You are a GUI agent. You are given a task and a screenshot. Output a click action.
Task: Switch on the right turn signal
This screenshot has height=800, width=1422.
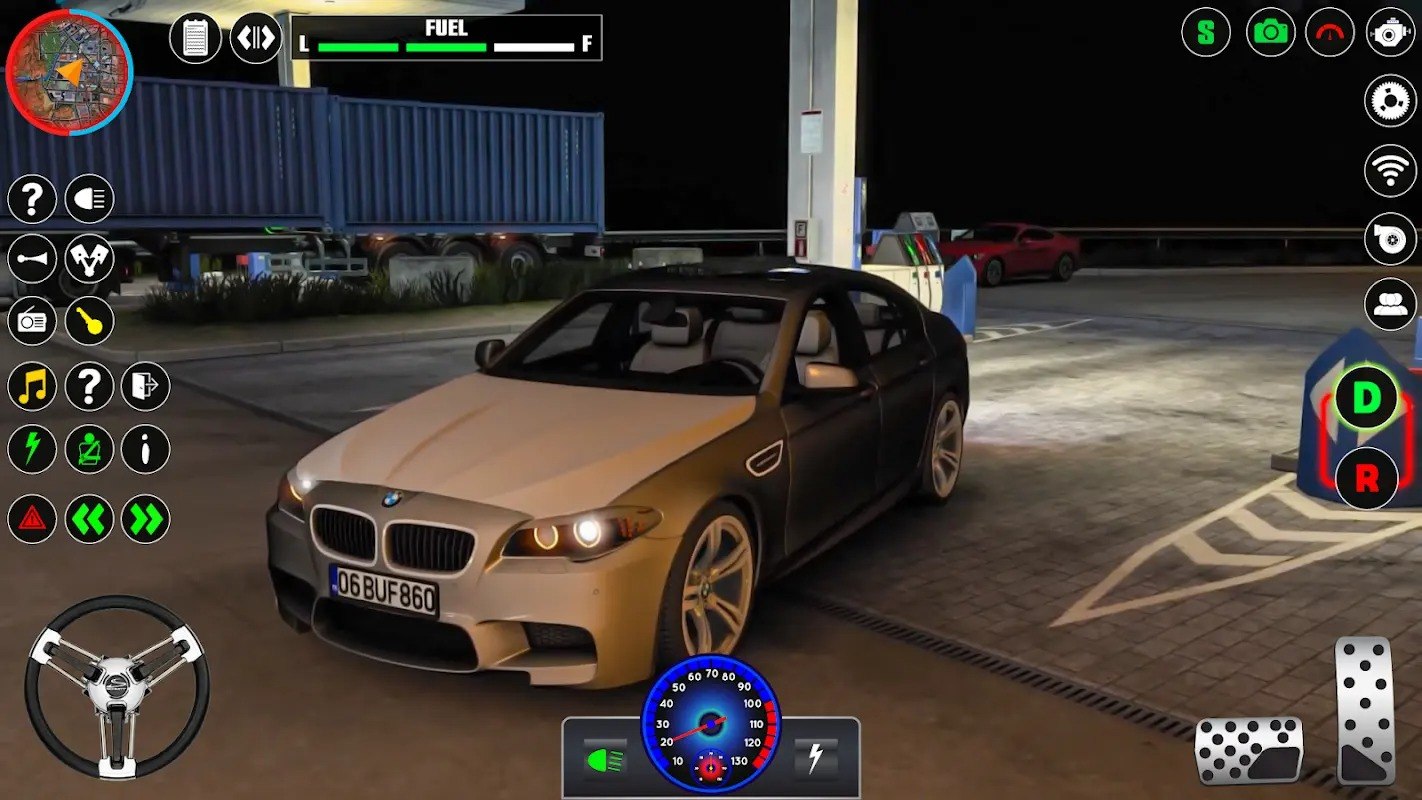(x=146, y=519)
